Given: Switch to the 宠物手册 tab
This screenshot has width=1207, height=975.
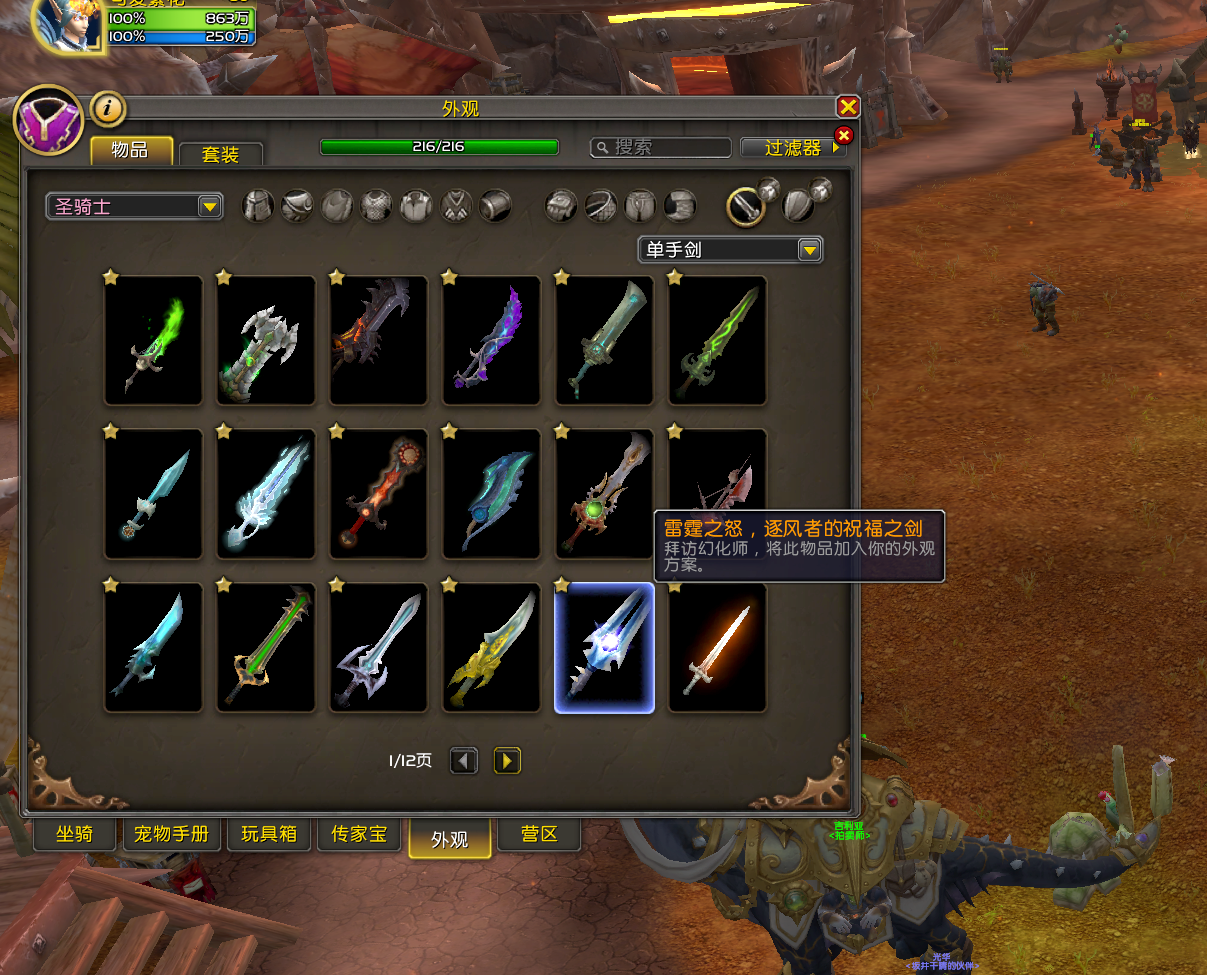Looking at the screenshot, I should [171, 834].
